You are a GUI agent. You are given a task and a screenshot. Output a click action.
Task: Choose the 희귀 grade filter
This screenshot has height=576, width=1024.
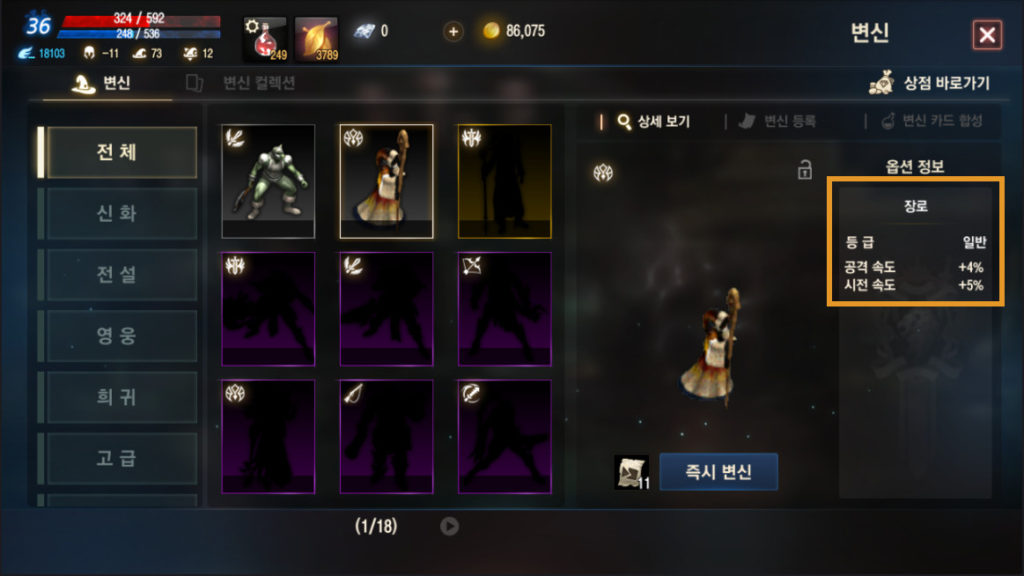[x=117, y=397]
